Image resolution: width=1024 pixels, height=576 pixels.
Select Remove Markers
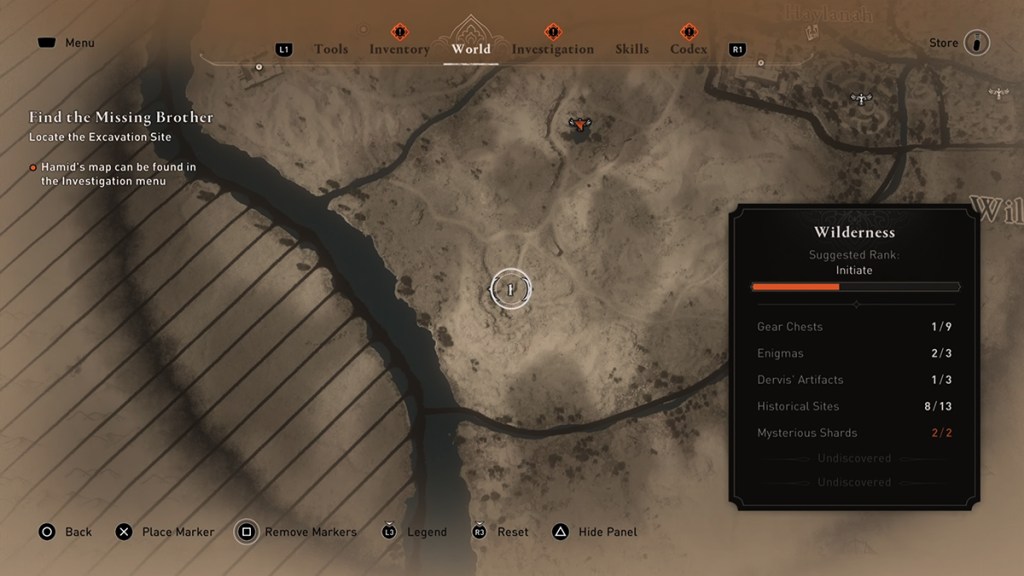(310, 532)
